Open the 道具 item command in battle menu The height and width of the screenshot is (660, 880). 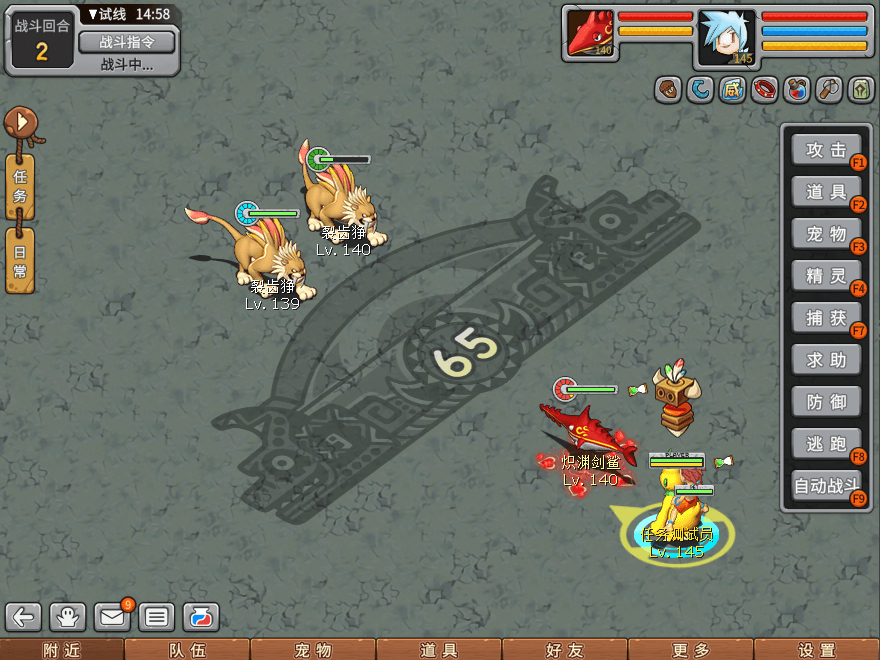826,192
